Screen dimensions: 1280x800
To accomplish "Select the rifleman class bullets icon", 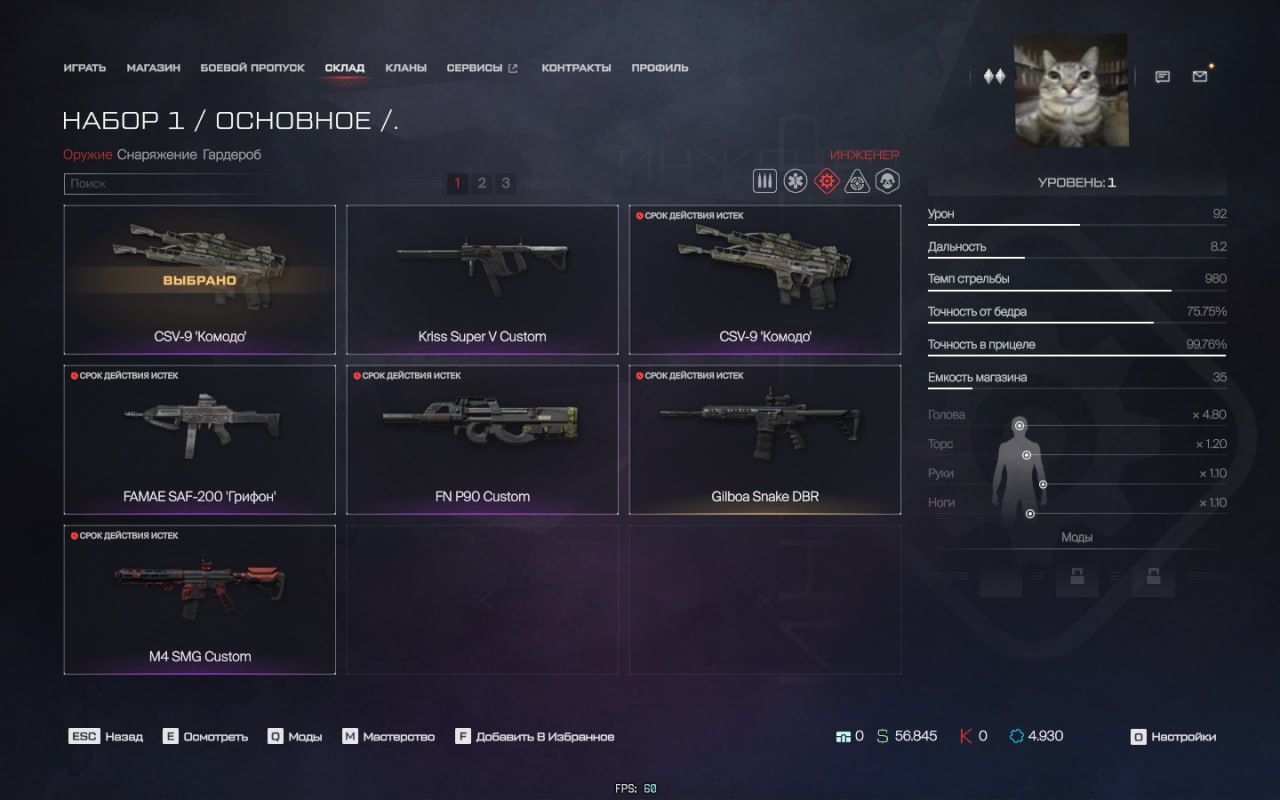I will [x=765, y=182].
